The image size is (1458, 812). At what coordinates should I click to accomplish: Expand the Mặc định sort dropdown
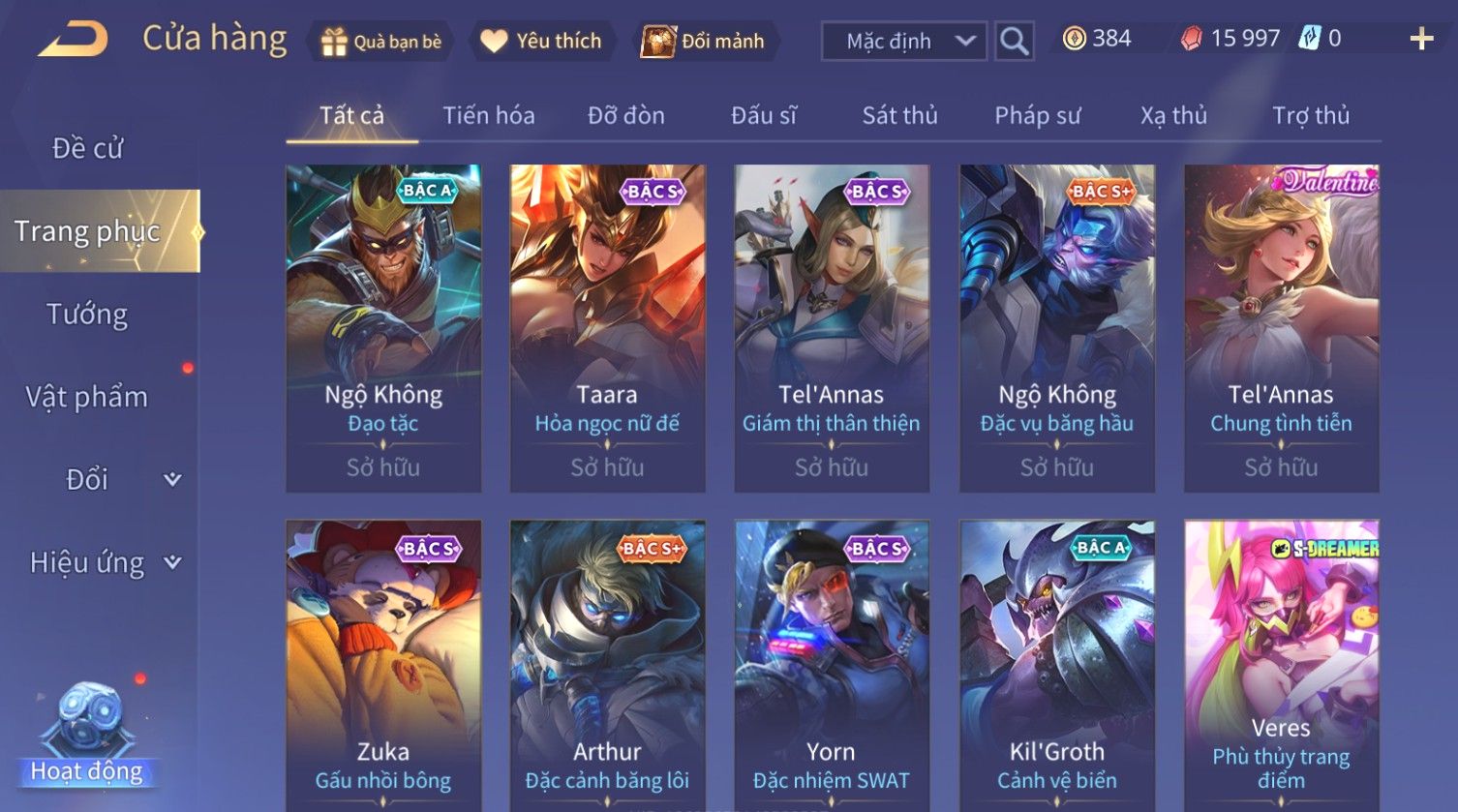click(903, 42)
